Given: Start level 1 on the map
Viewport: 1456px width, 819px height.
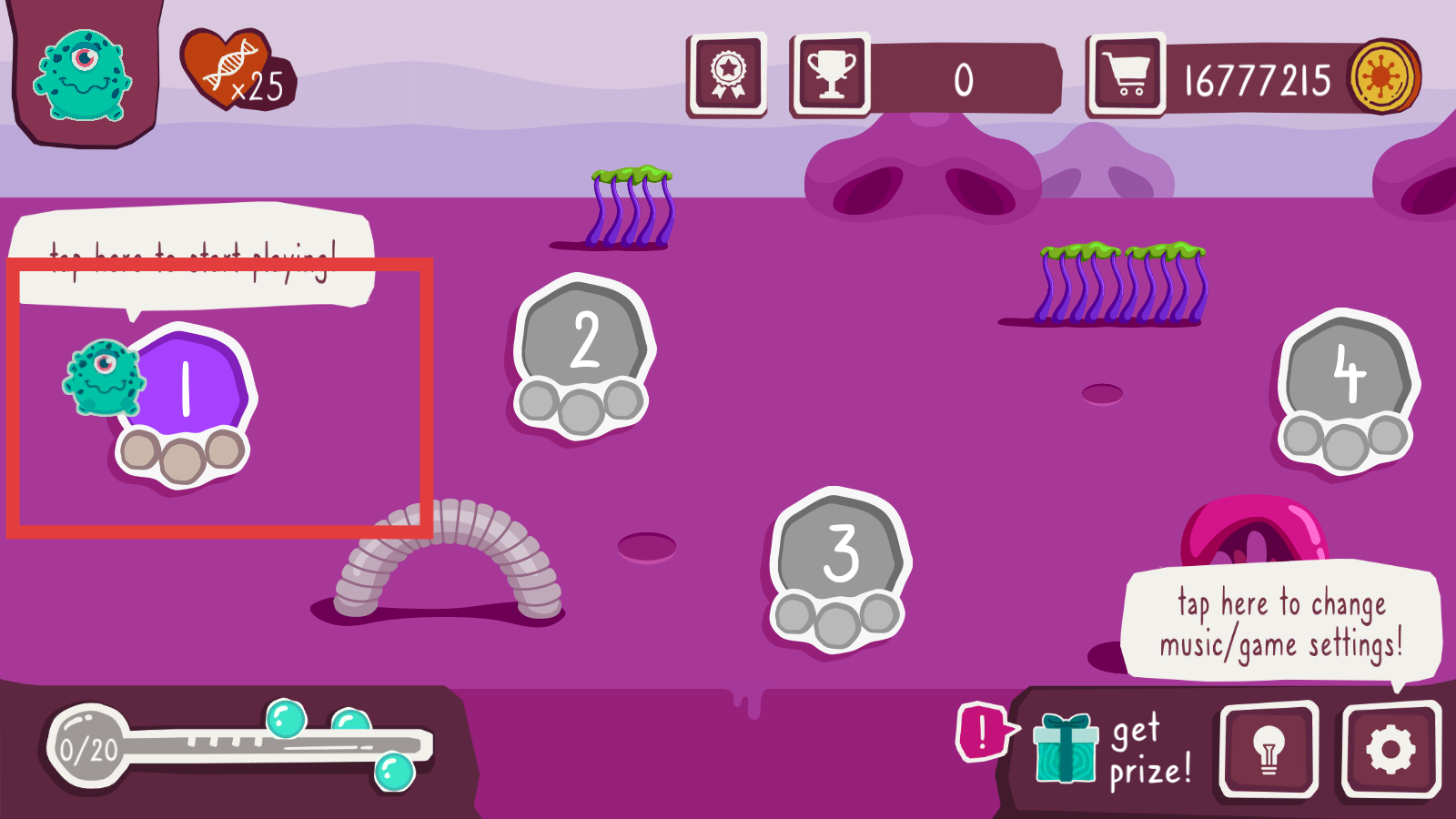Looking at the screenshot, I should 188,389.
